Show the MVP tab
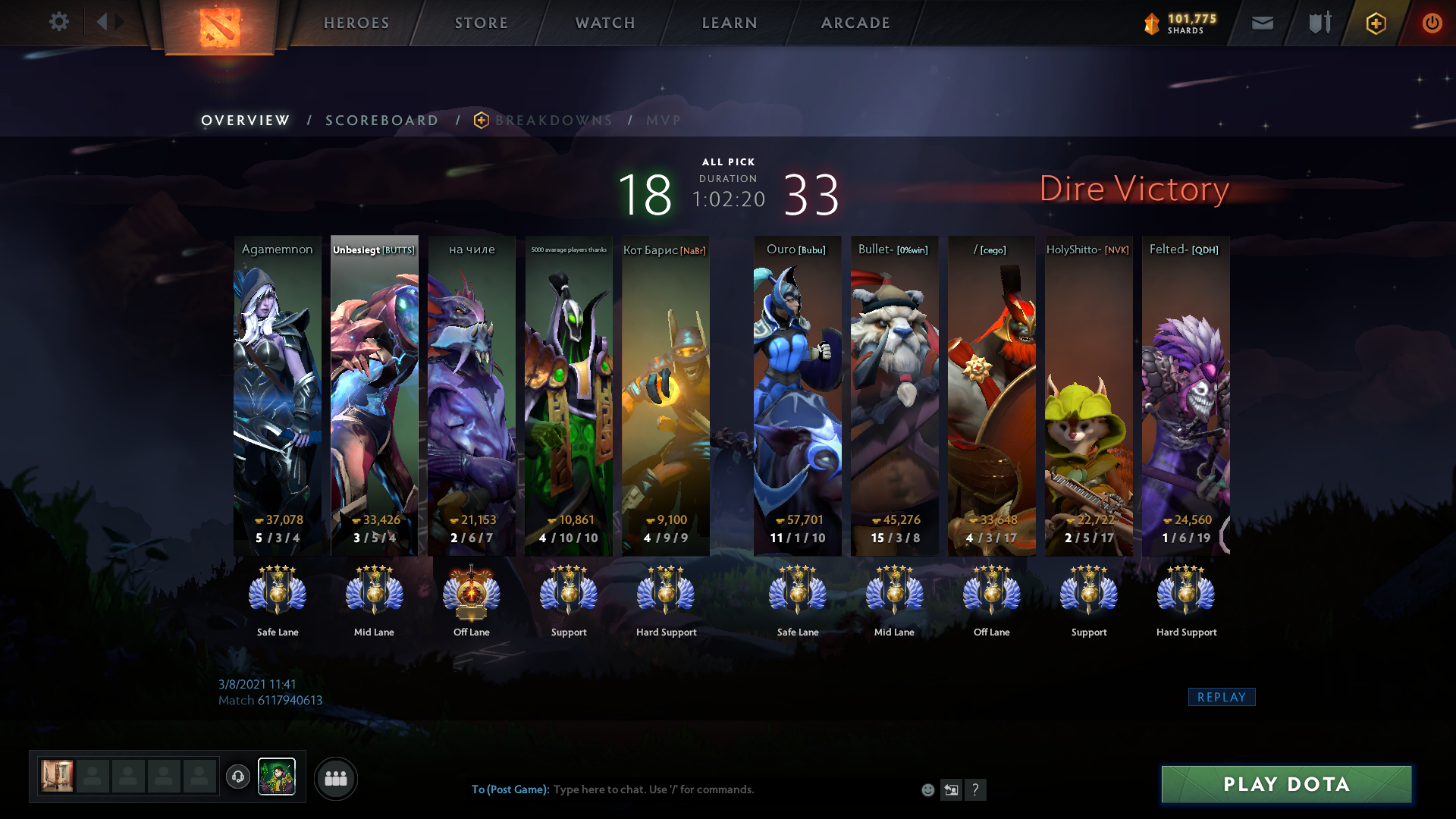This screenshot has height=819, width=1456. [664, 121]
